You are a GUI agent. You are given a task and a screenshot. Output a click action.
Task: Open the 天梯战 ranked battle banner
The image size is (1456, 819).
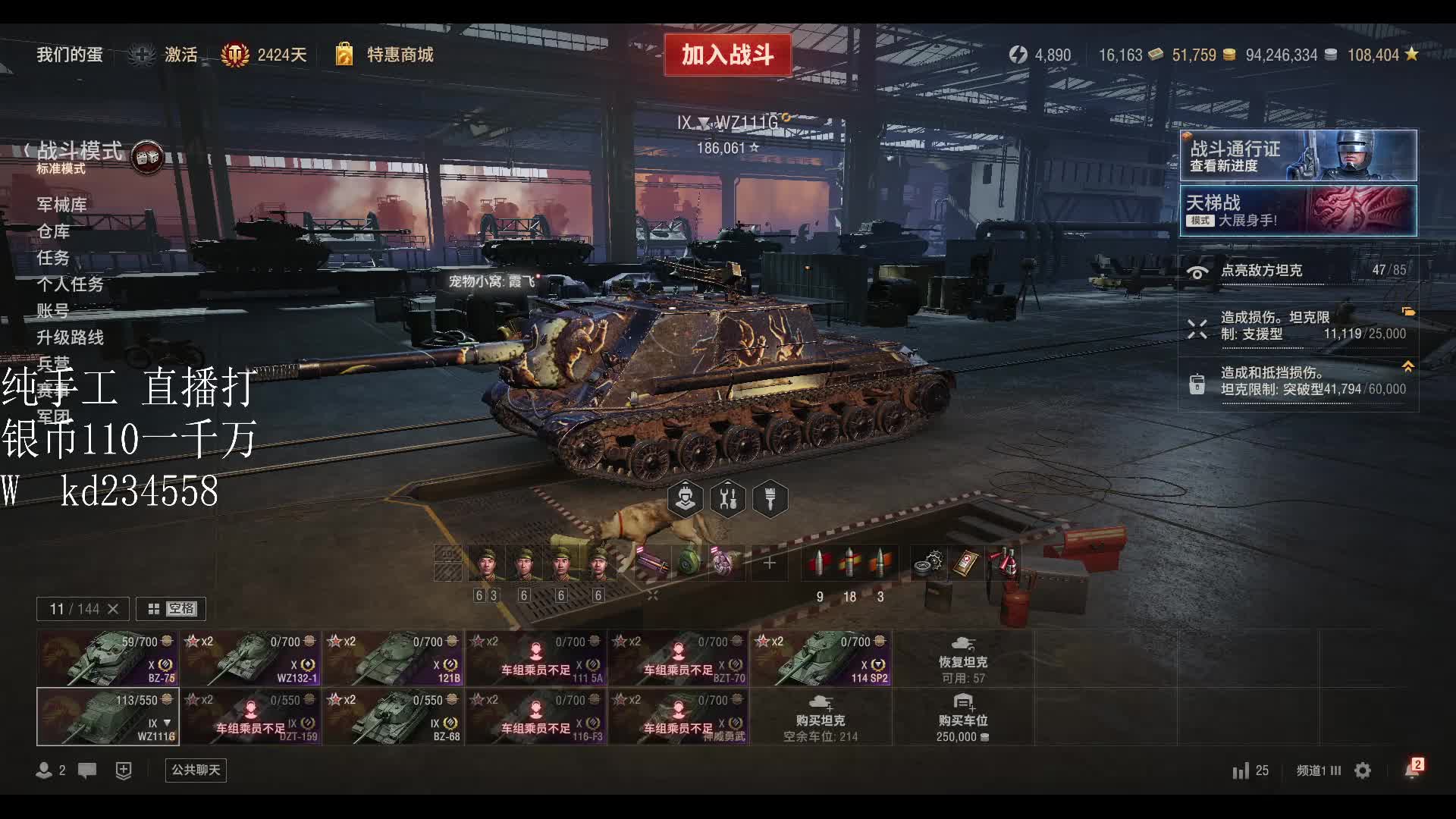click(x=1298, y=211)
